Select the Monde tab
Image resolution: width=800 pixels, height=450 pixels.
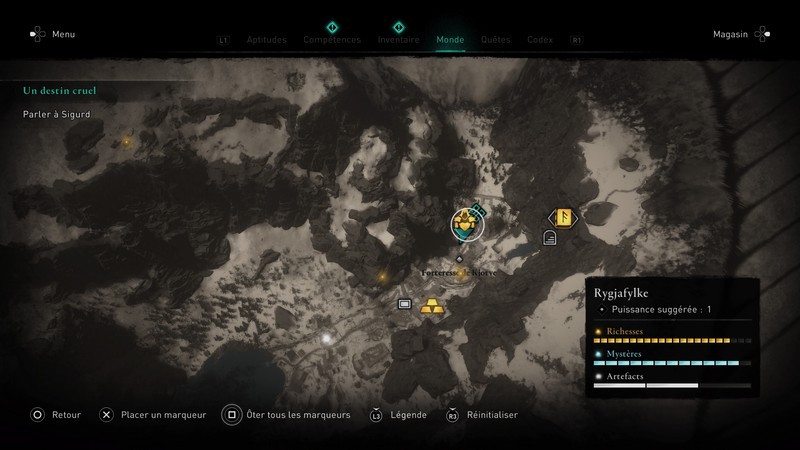coord(450,40)
